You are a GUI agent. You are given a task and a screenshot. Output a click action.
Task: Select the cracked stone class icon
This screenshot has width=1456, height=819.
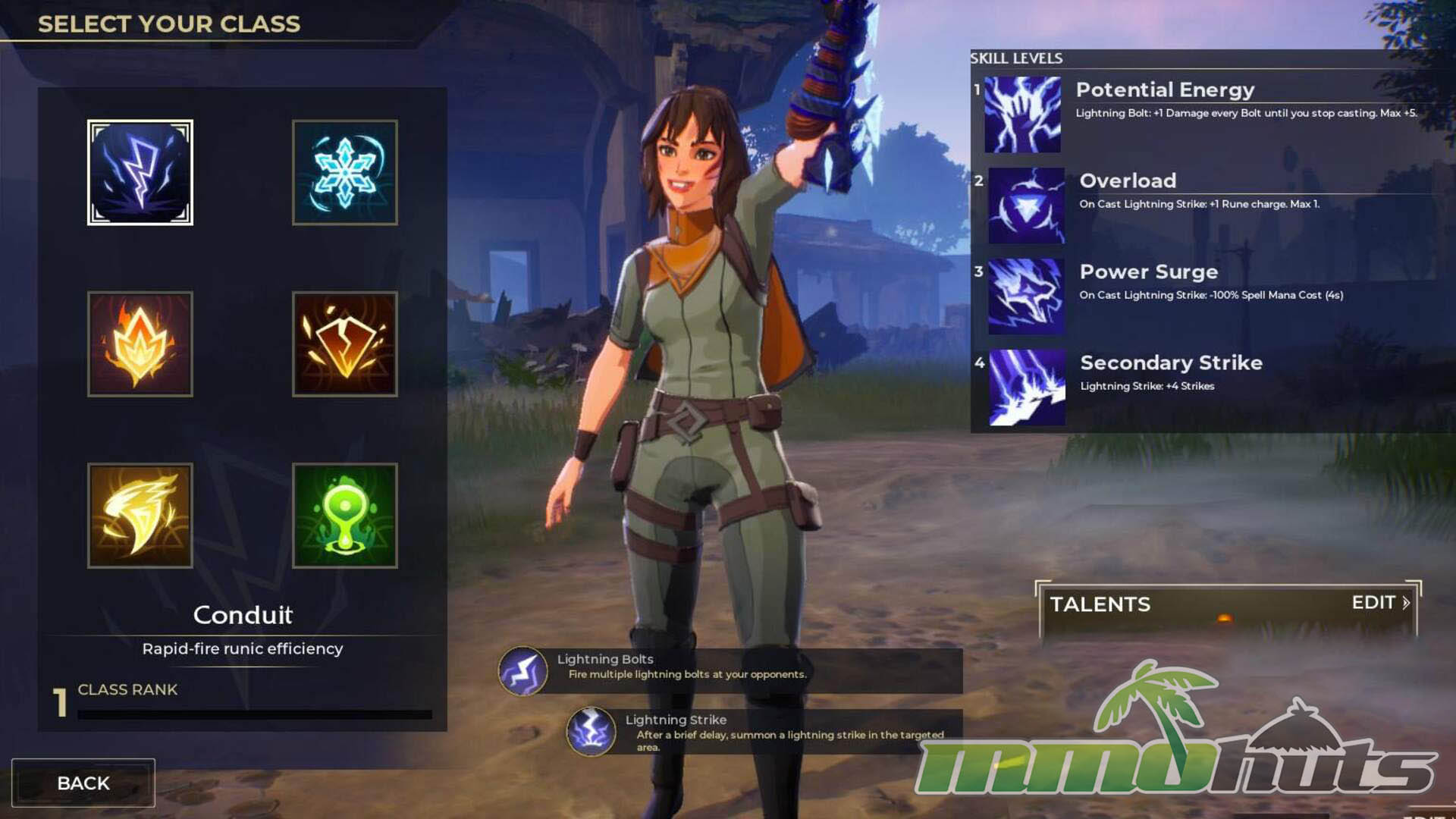pos(345,344)
